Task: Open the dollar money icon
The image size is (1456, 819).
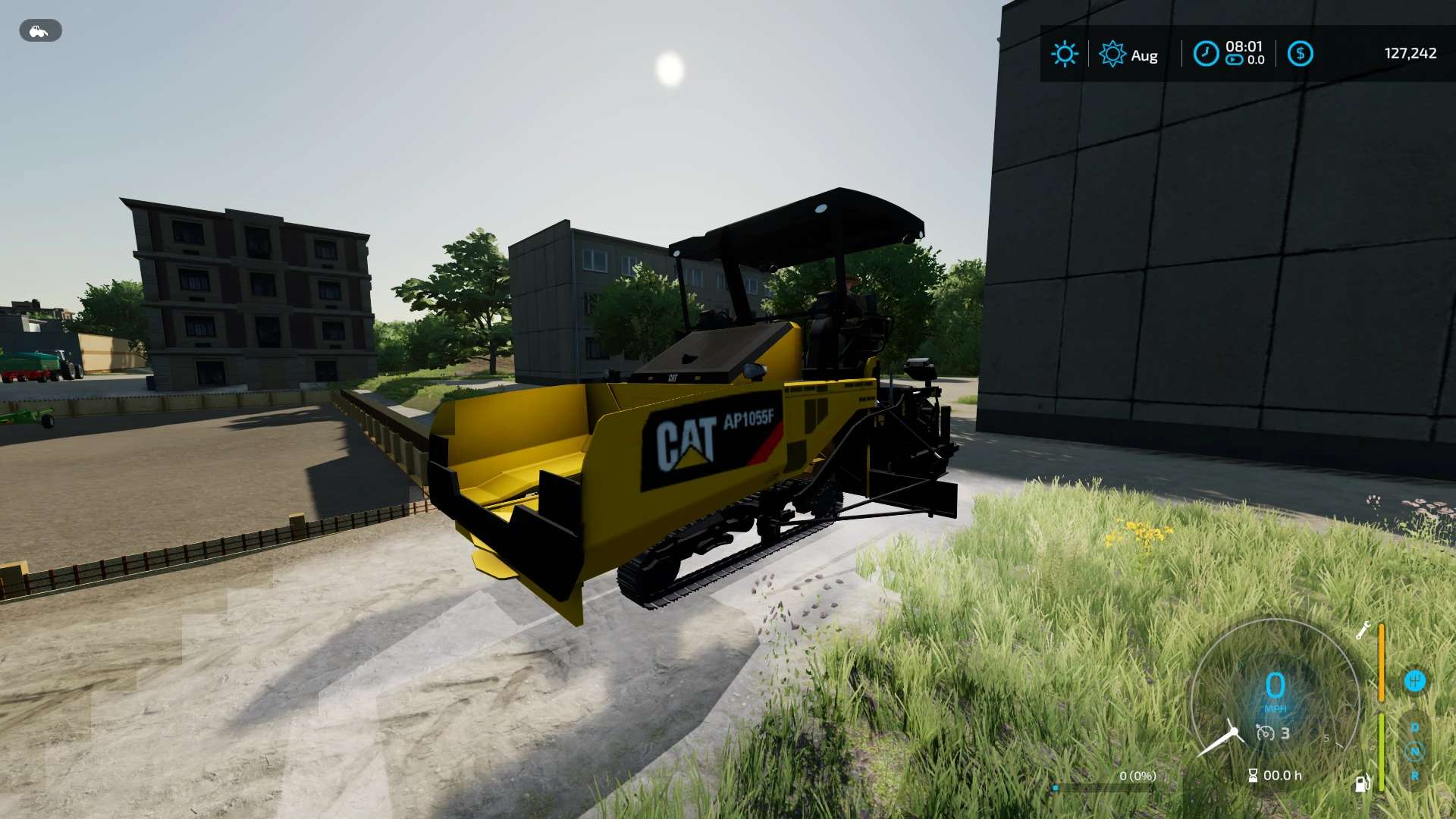Action: (1300, 54)
